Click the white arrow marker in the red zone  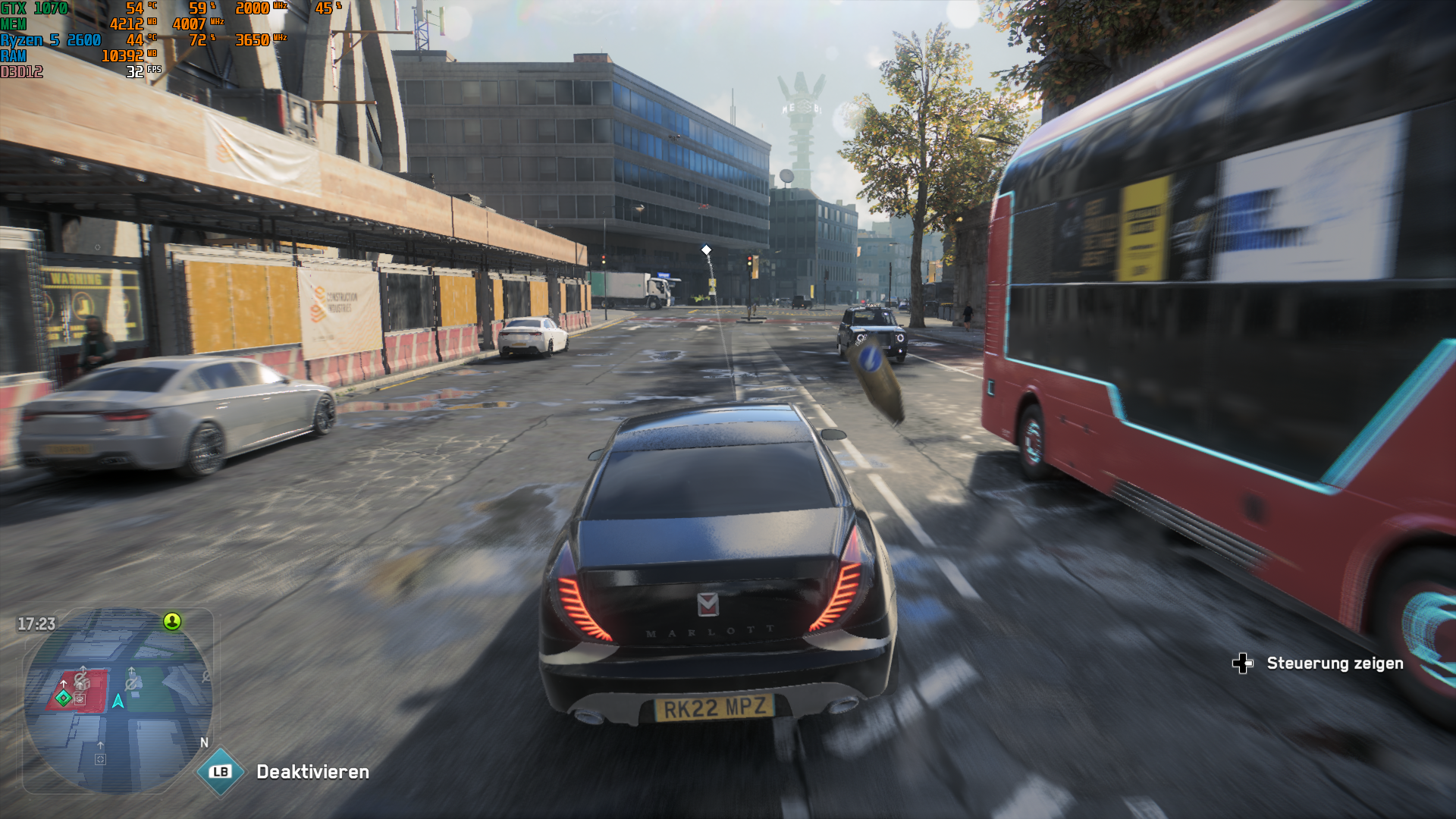tap(64, 682)
